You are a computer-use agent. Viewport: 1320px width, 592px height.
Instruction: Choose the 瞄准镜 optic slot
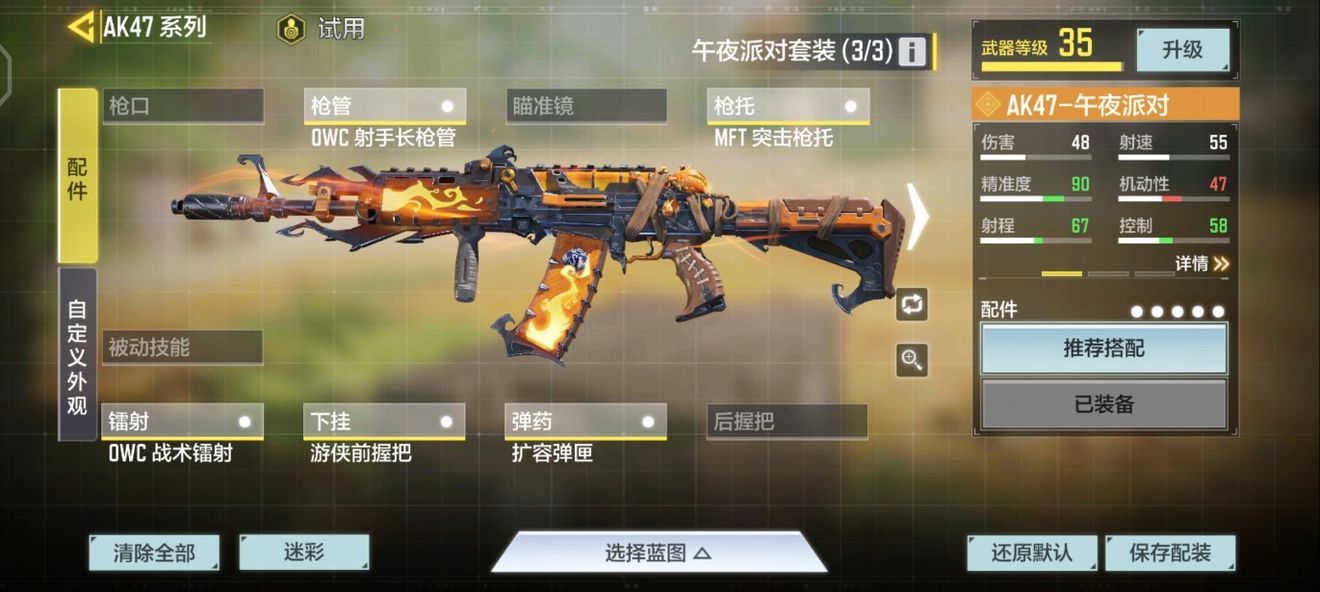586,106
